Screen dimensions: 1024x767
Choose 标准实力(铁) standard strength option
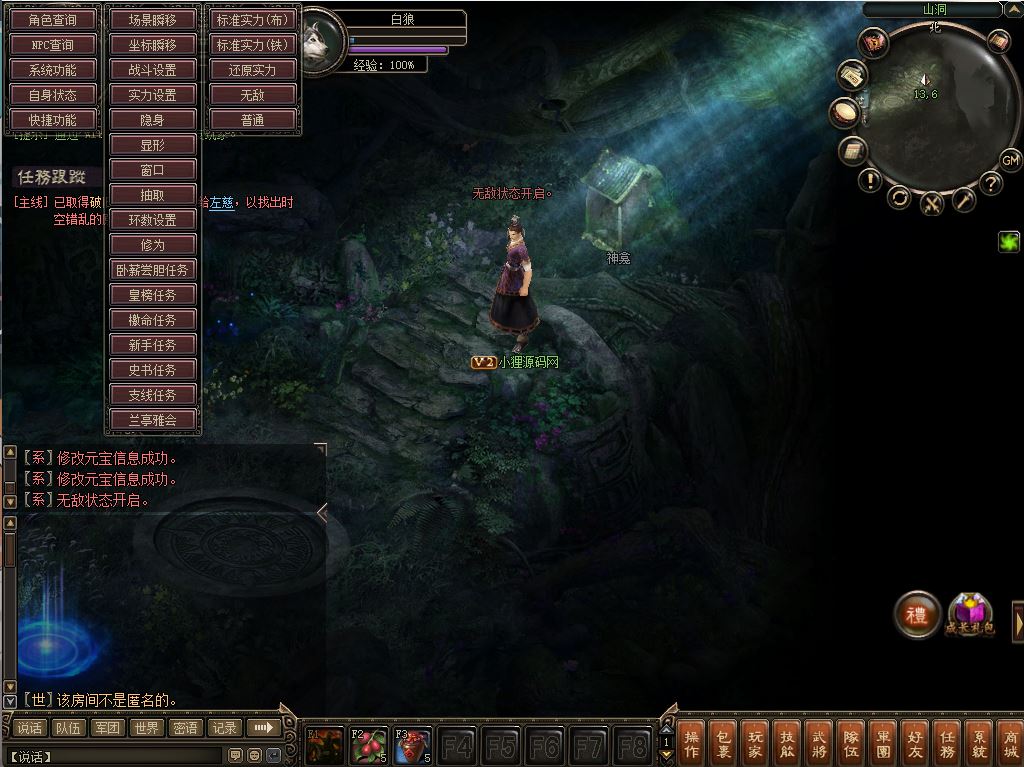tap(252, 45)
